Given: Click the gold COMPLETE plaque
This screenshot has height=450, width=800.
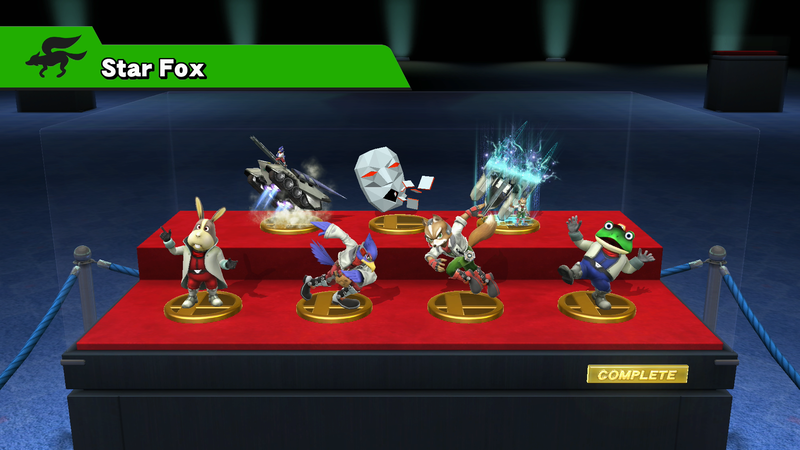Looking at the screenshot, I should [x=637, y=375].
